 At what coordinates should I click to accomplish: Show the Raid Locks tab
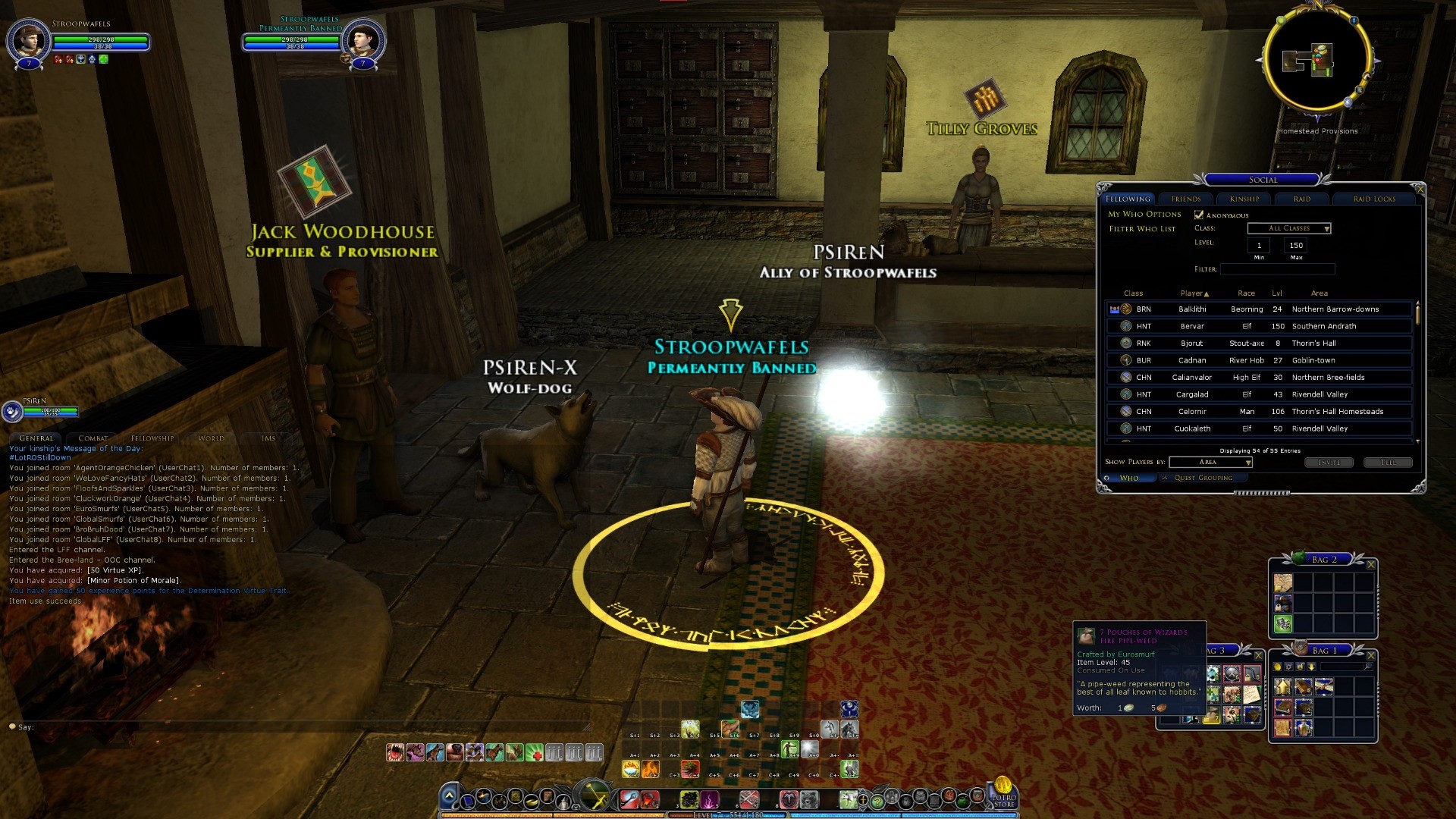1374,199
